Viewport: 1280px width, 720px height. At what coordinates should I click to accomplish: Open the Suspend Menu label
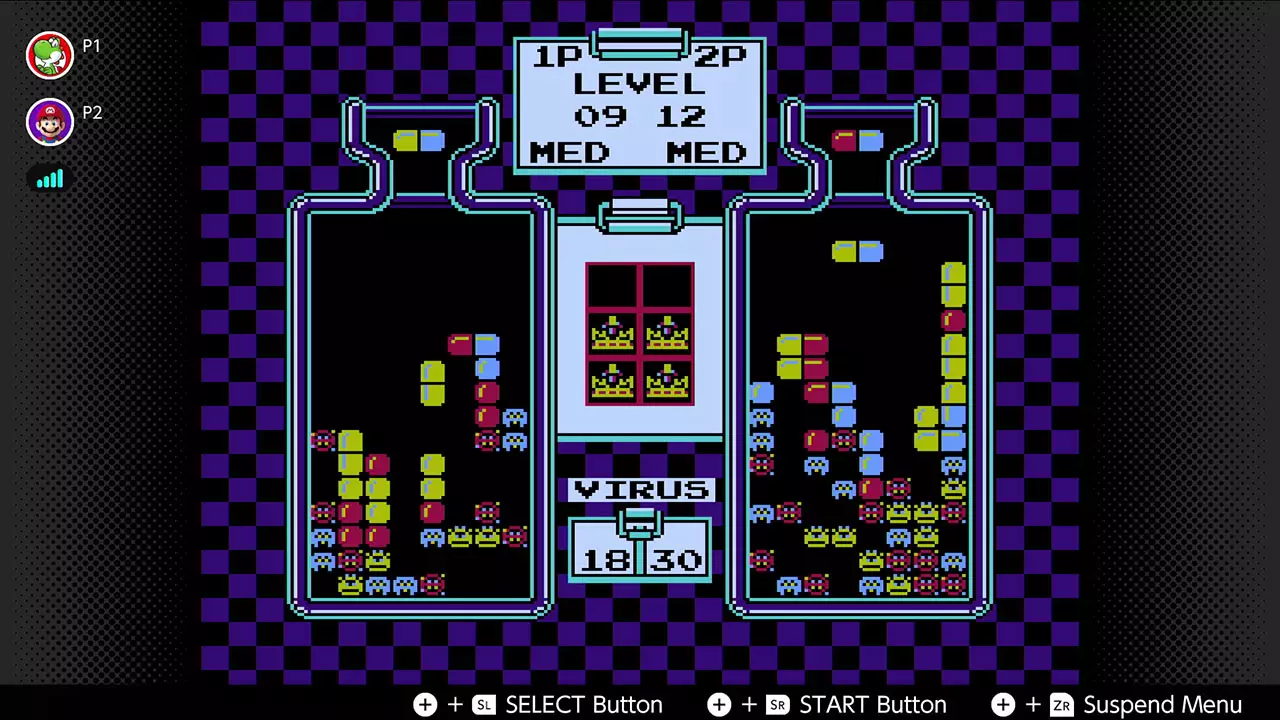[x=1163, y=705]
